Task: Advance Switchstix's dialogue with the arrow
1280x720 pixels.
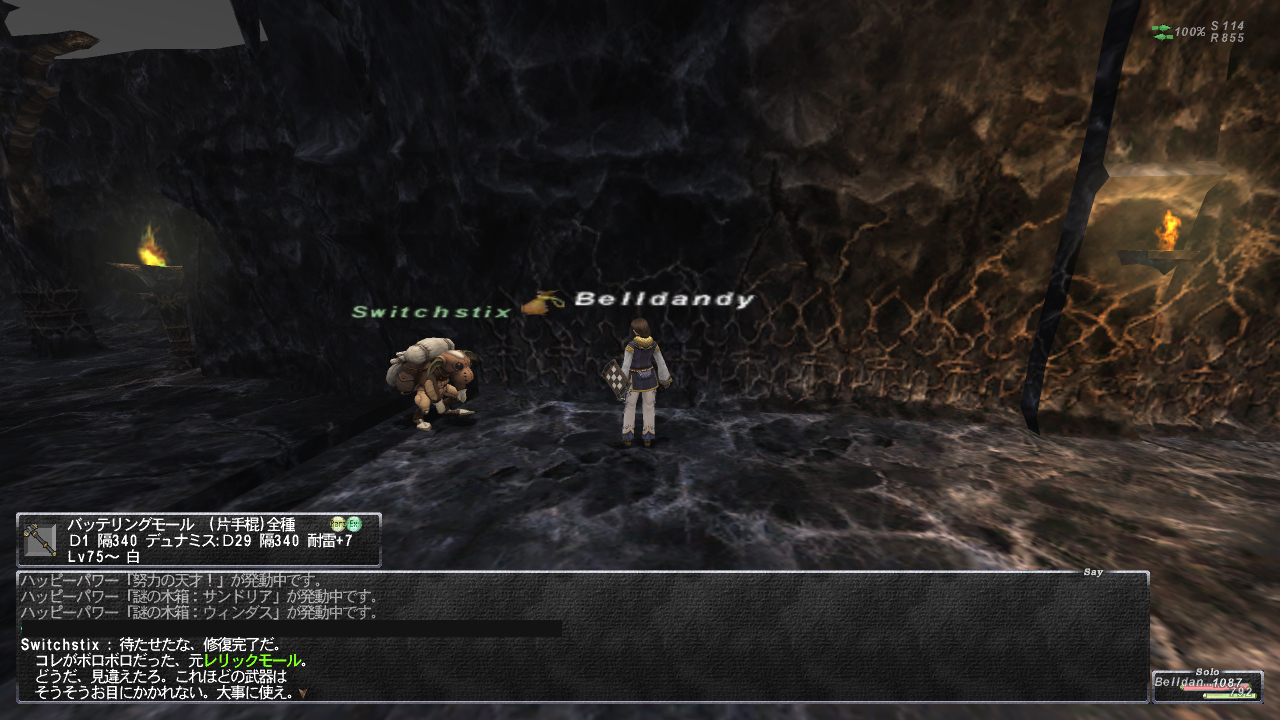Action: 303,692
